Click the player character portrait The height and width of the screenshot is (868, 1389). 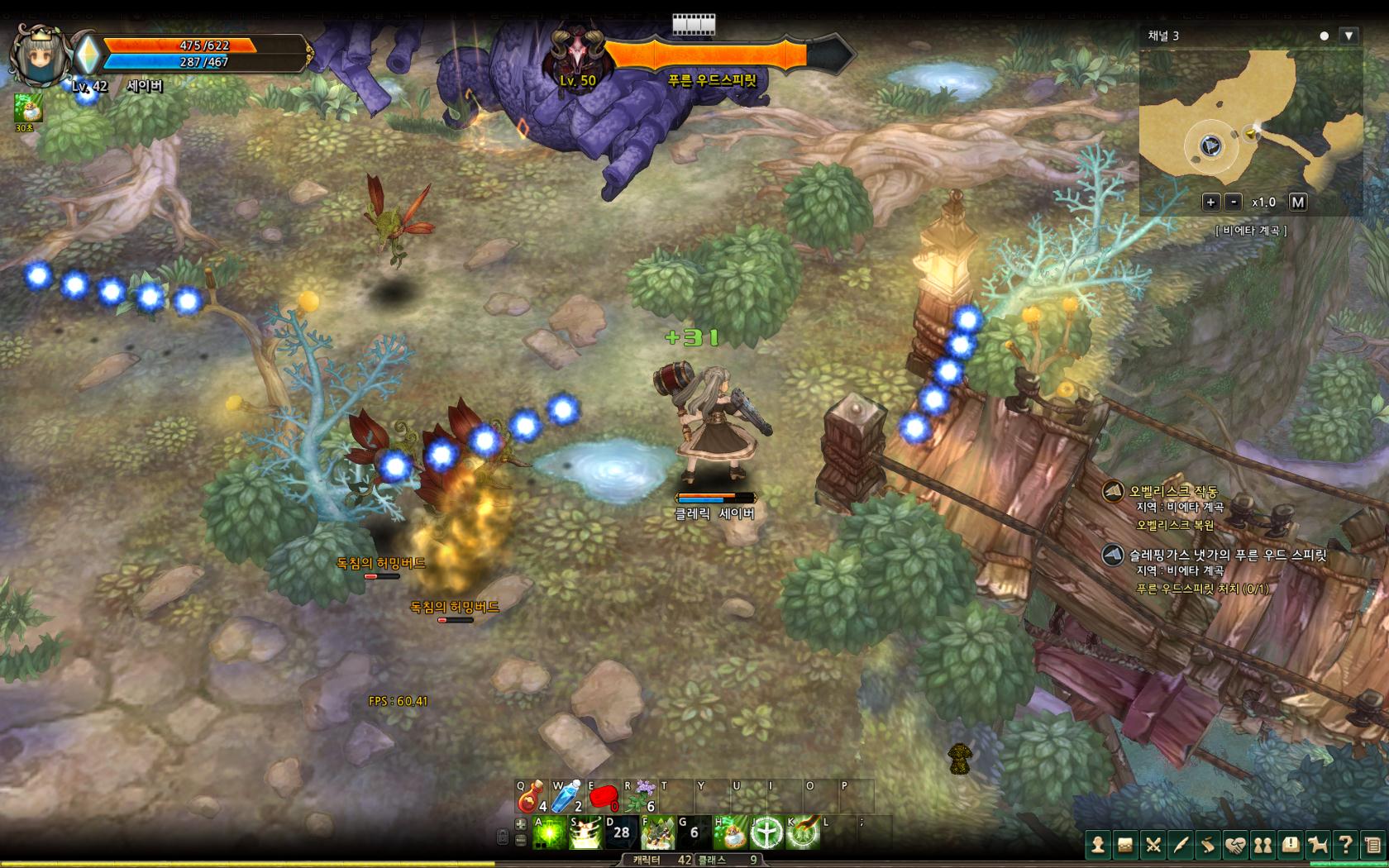point(38,55)
